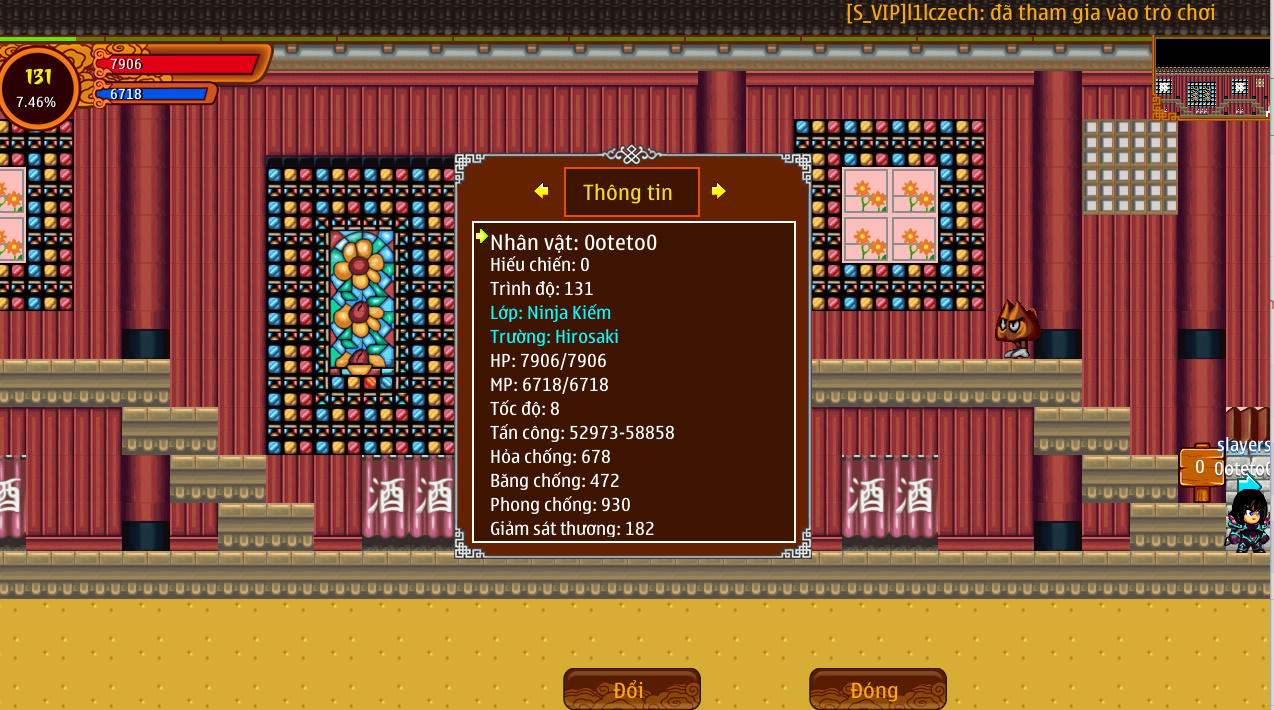Click the Đổi button
The height and width of the screenshot is (710, 1274).
pos(631,689)
